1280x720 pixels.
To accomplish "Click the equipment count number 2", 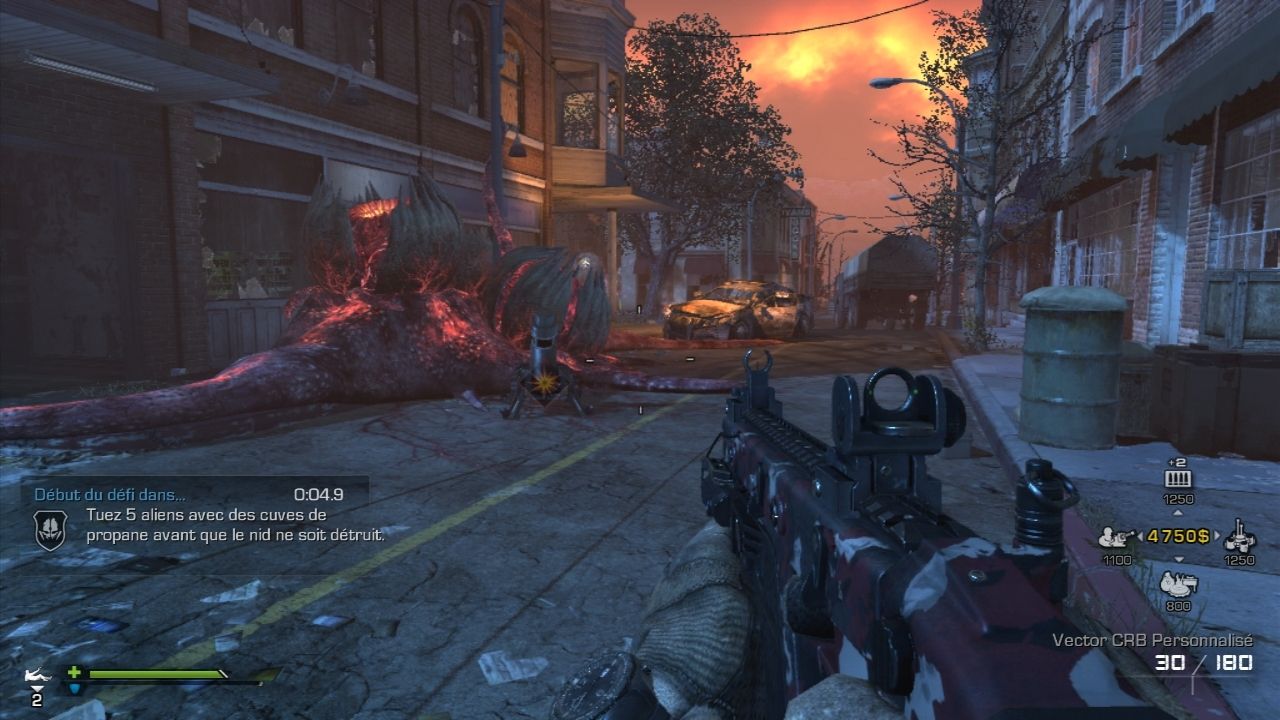I will tap(36, 698).
